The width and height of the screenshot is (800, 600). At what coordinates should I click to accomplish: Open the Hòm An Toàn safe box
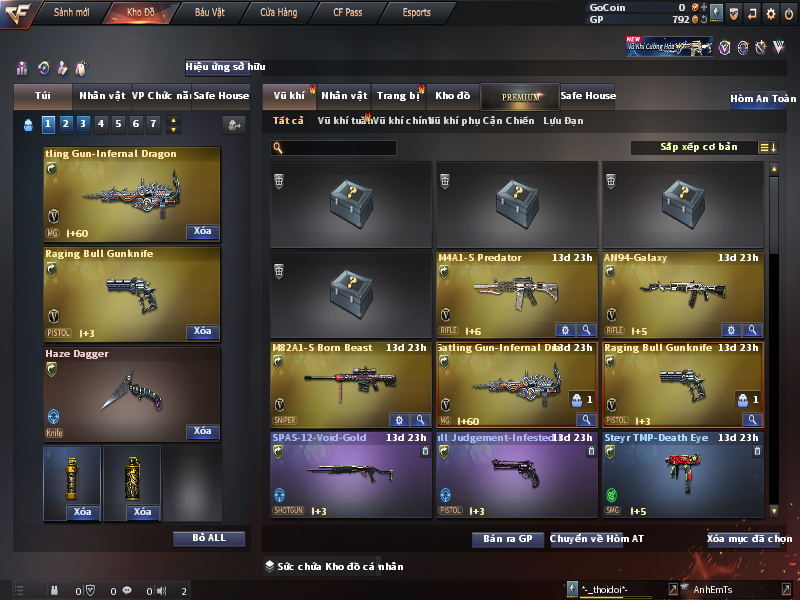click(763, 99)
